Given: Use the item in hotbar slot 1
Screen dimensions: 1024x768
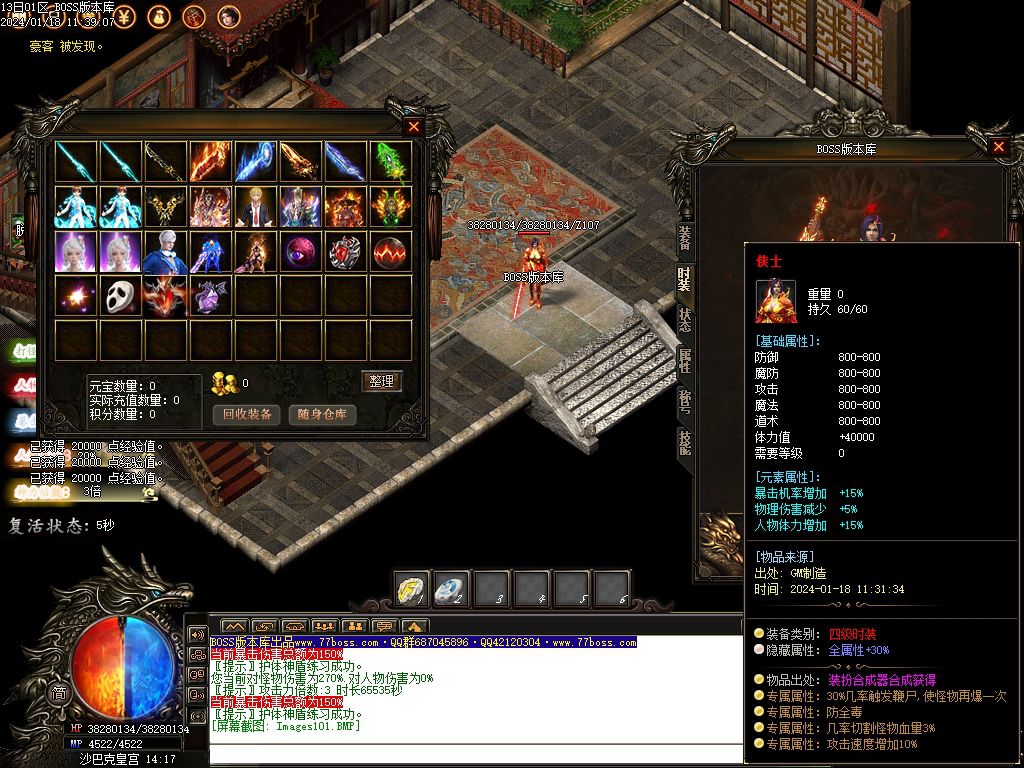Looking at the screenshot, I should [x=412, y=589].
